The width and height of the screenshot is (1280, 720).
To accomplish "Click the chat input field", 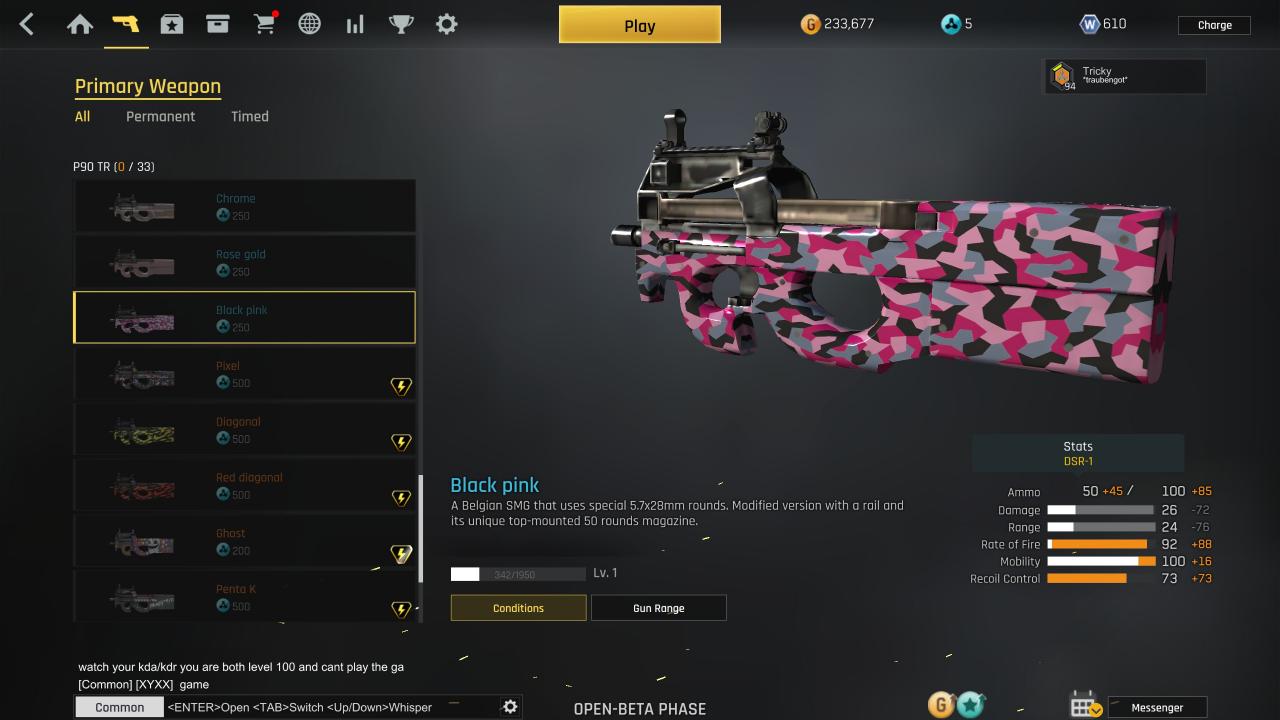I will [x=330, y=707].
